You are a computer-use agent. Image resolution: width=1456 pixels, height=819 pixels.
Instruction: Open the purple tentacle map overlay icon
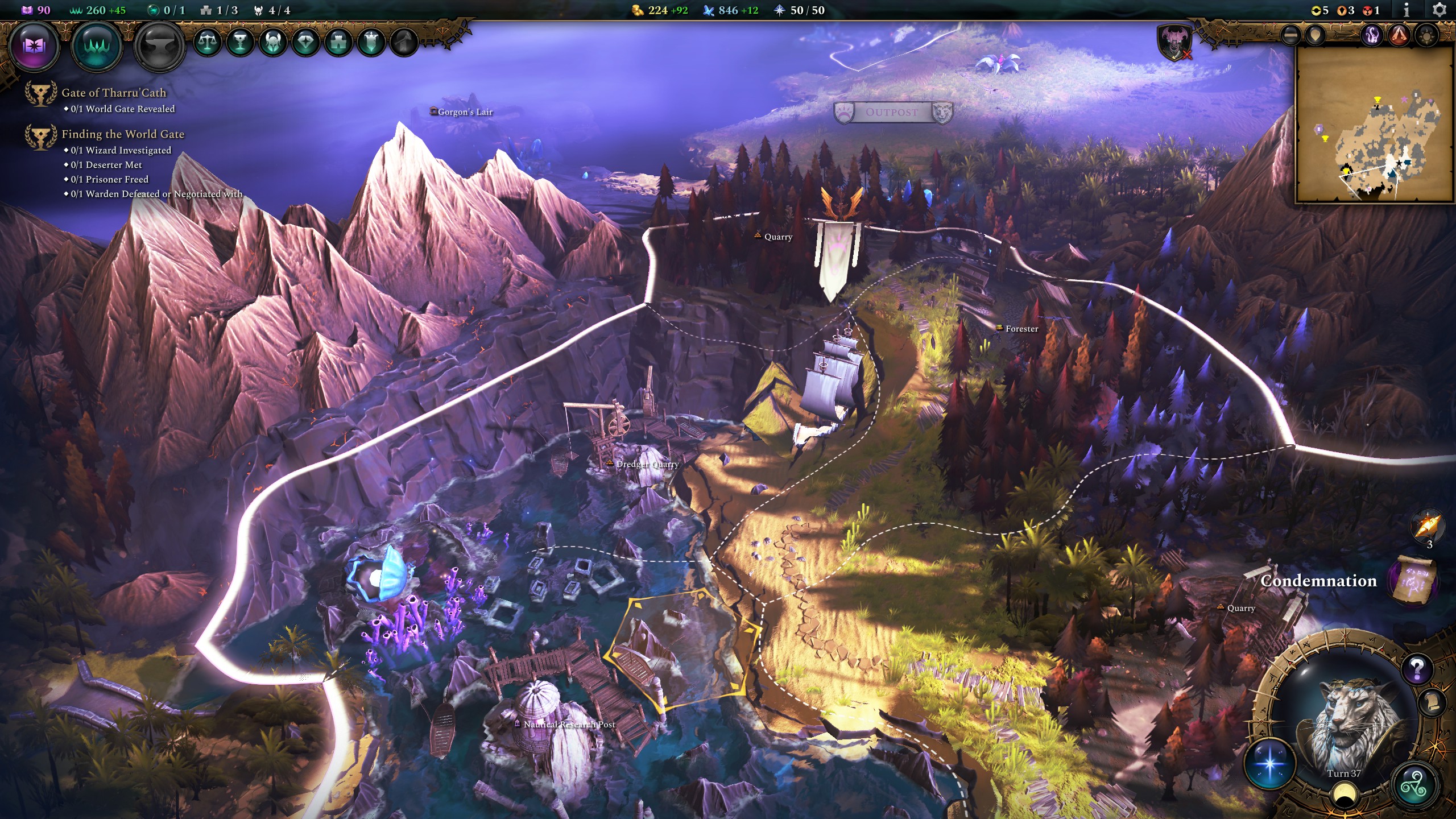point(1371,35)
